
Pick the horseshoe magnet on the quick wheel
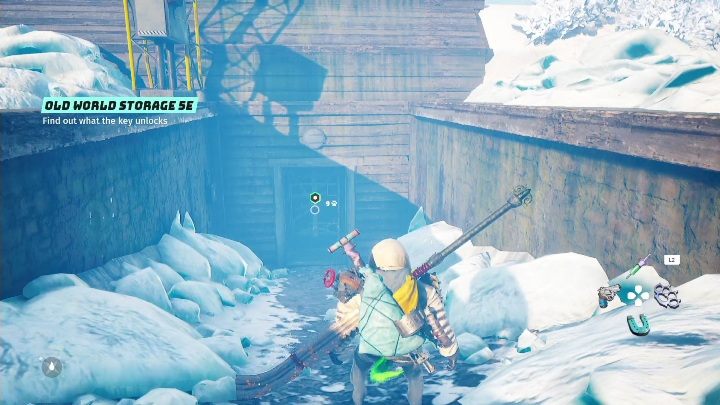[637, 323]
